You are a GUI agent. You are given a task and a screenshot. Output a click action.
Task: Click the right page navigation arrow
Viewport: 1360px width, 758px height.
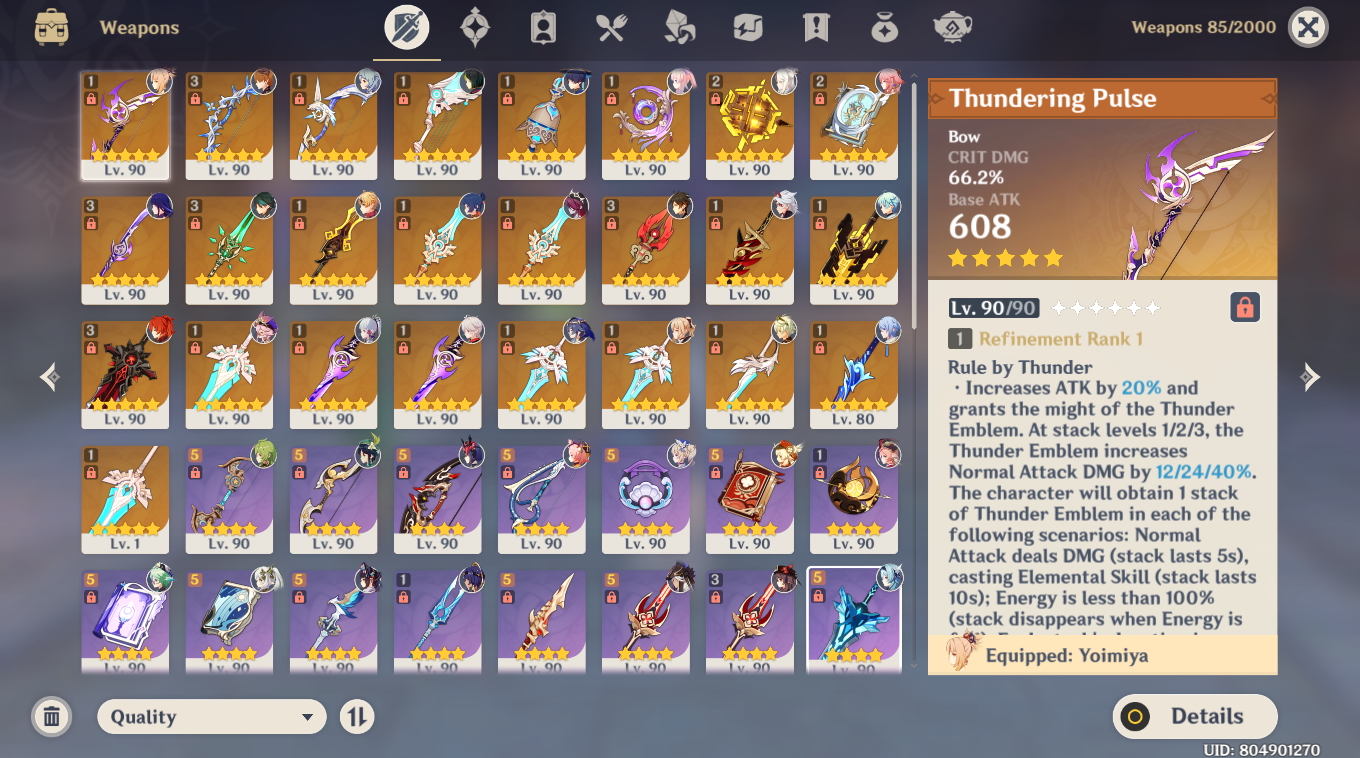[x=1311, y=377]
